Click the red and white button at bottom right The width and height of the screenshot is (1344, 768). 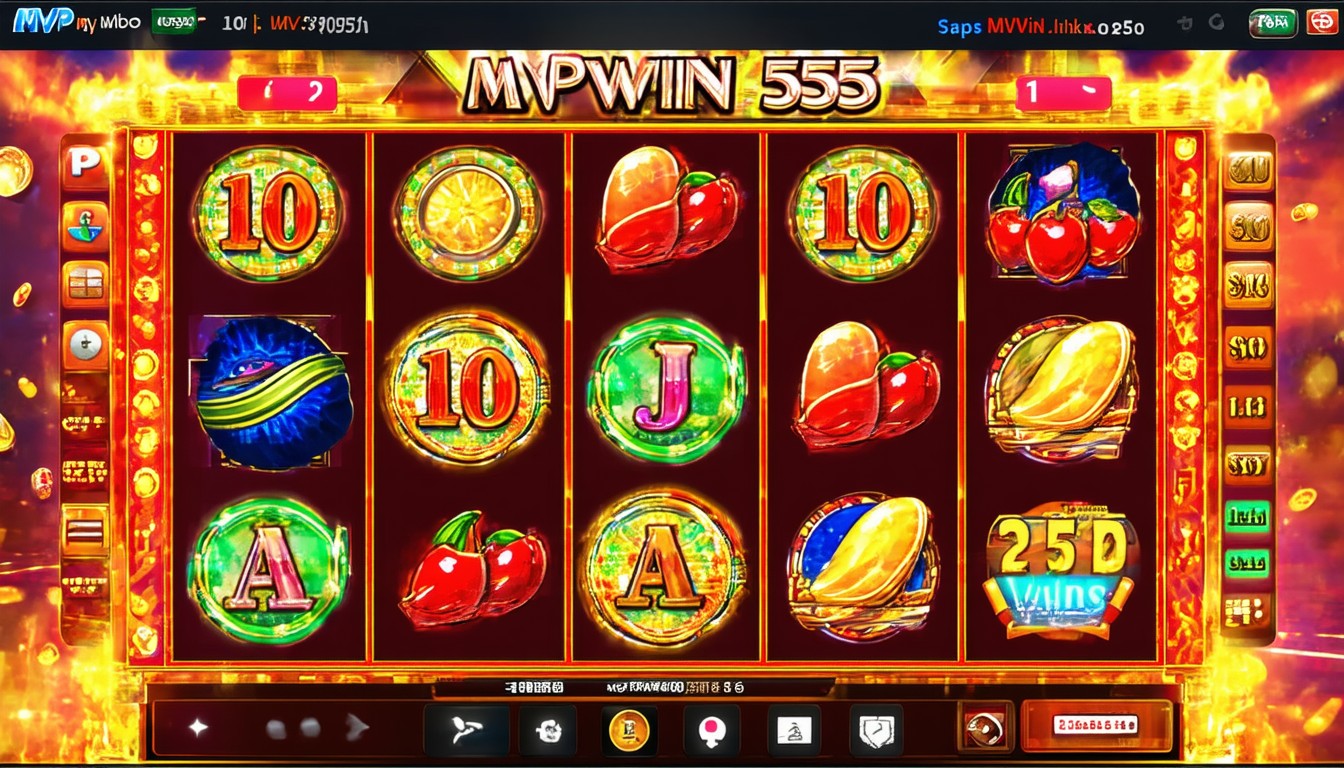click(1095, 725)
